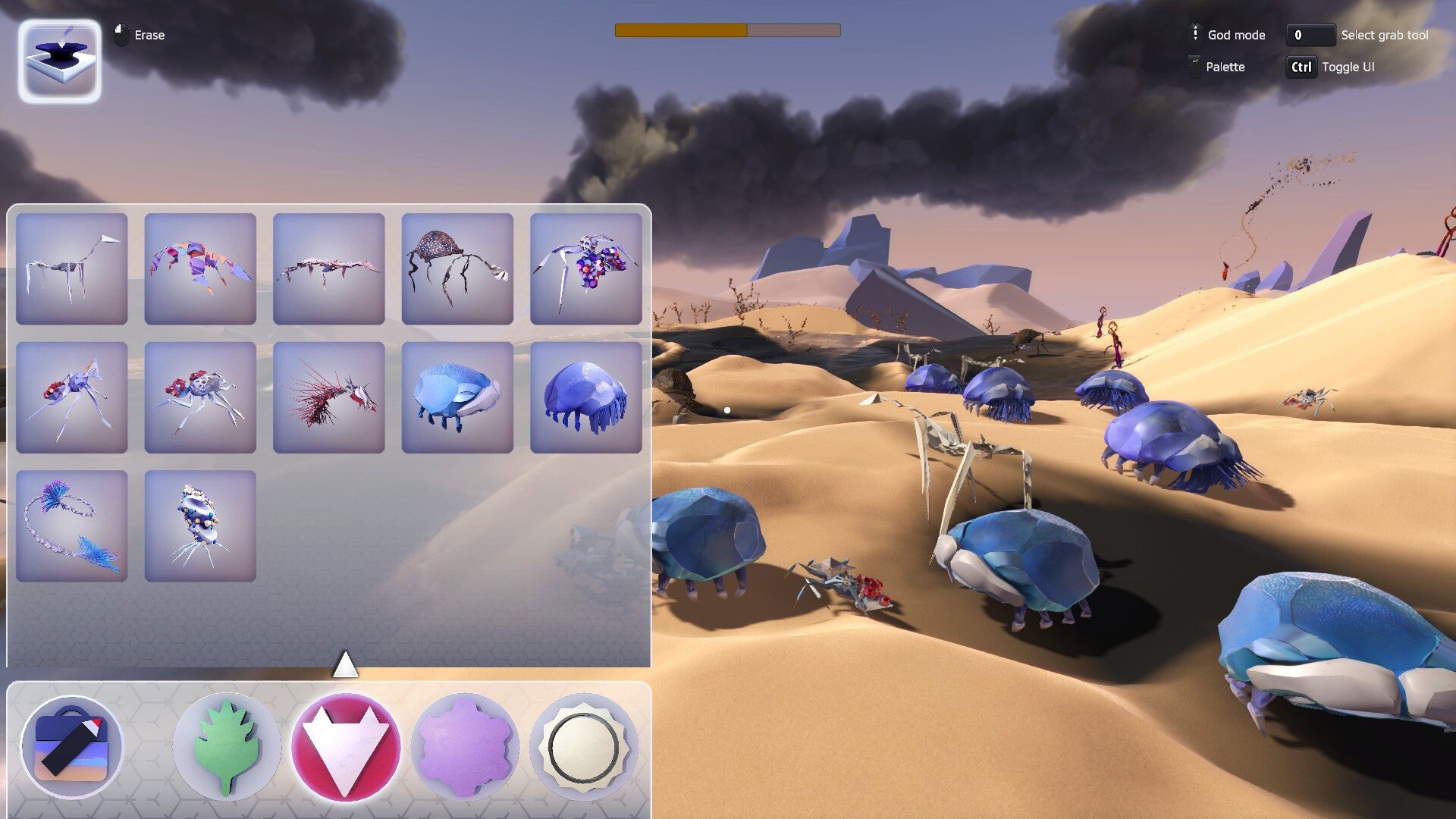
Task: Toggle Erase mode via its label
Action: [149, 35]
